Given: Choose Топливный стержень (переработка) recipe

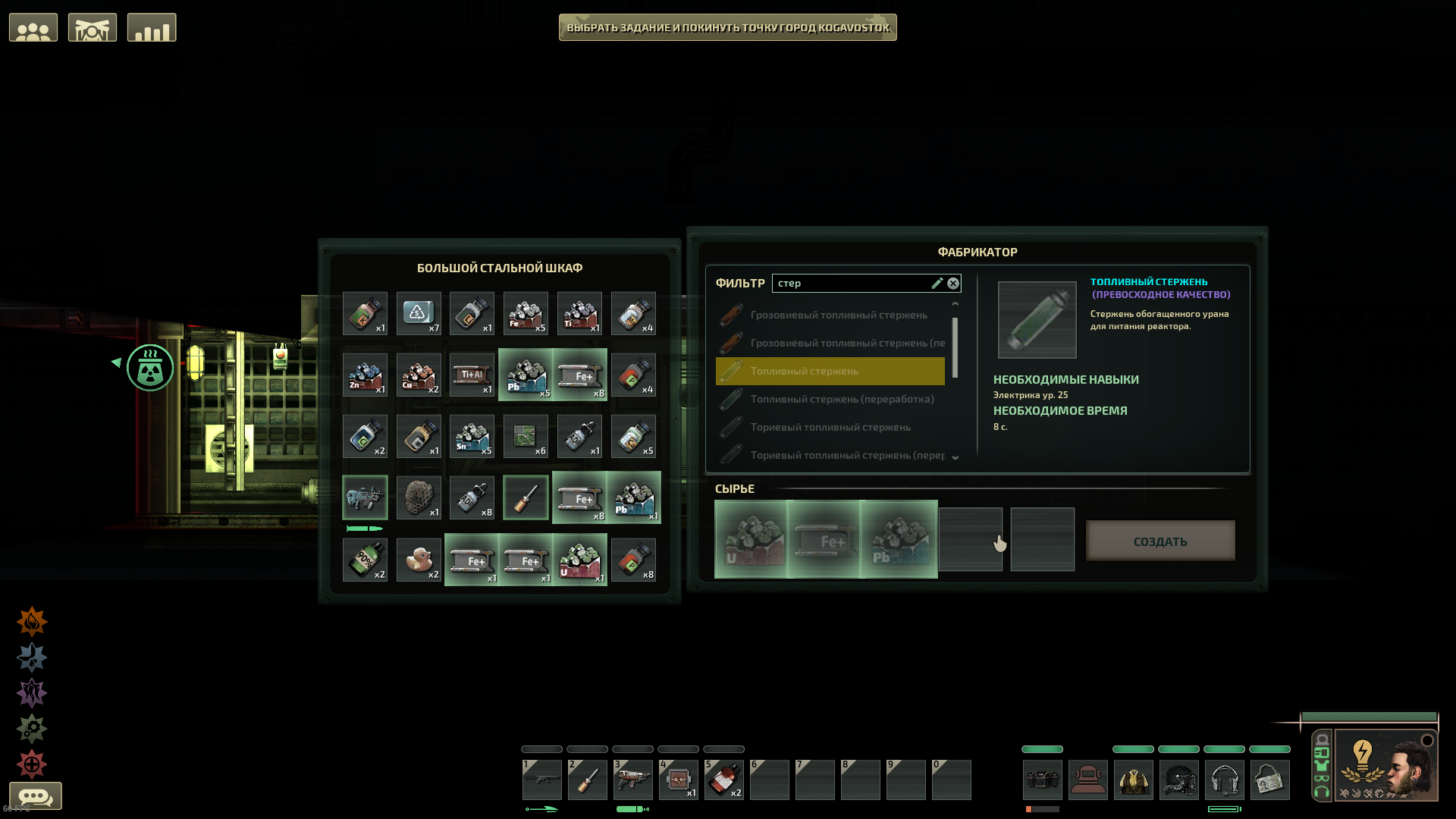Looking at the screenshot, I should point(841,399).
